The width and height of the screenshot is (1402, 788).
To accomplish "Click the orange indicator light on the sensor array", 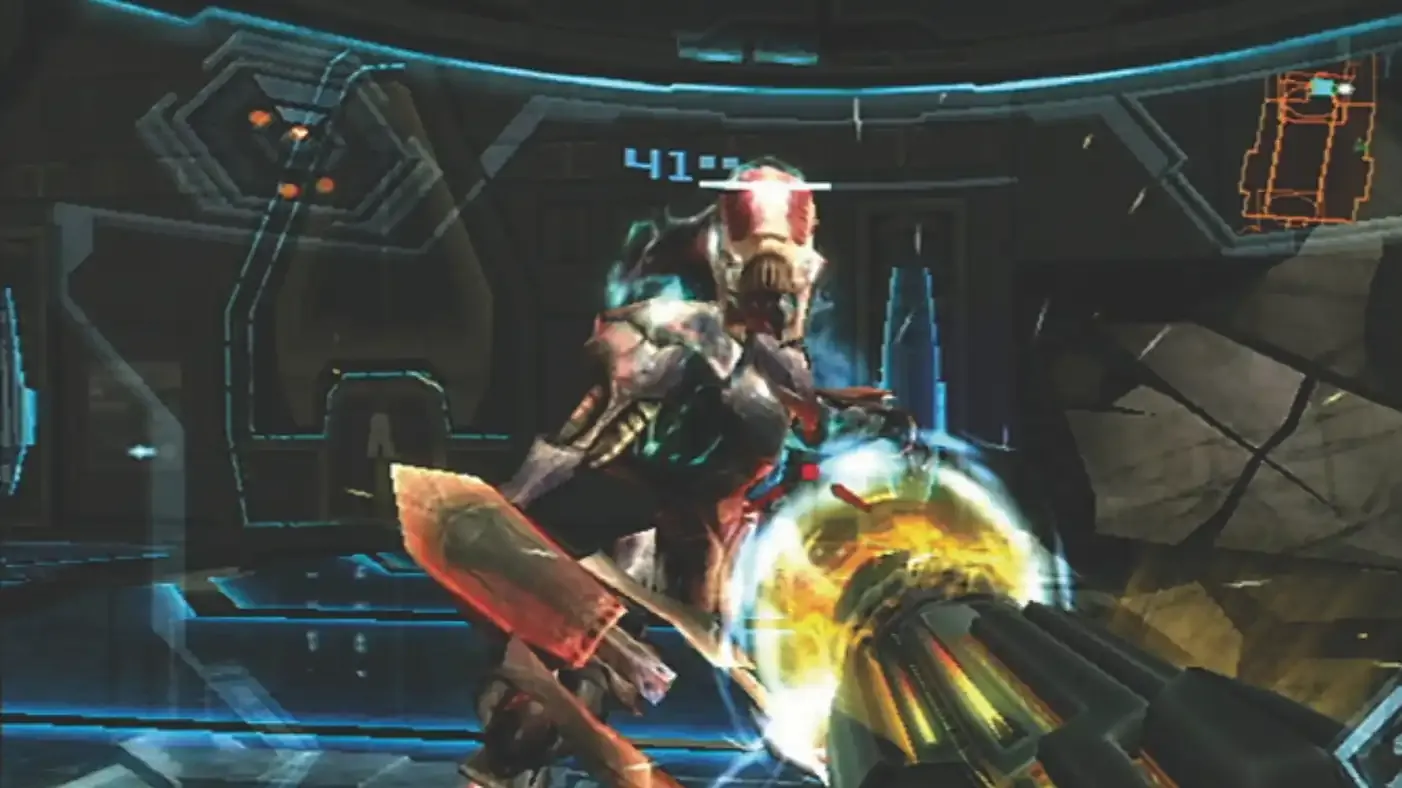I will 260,117.
